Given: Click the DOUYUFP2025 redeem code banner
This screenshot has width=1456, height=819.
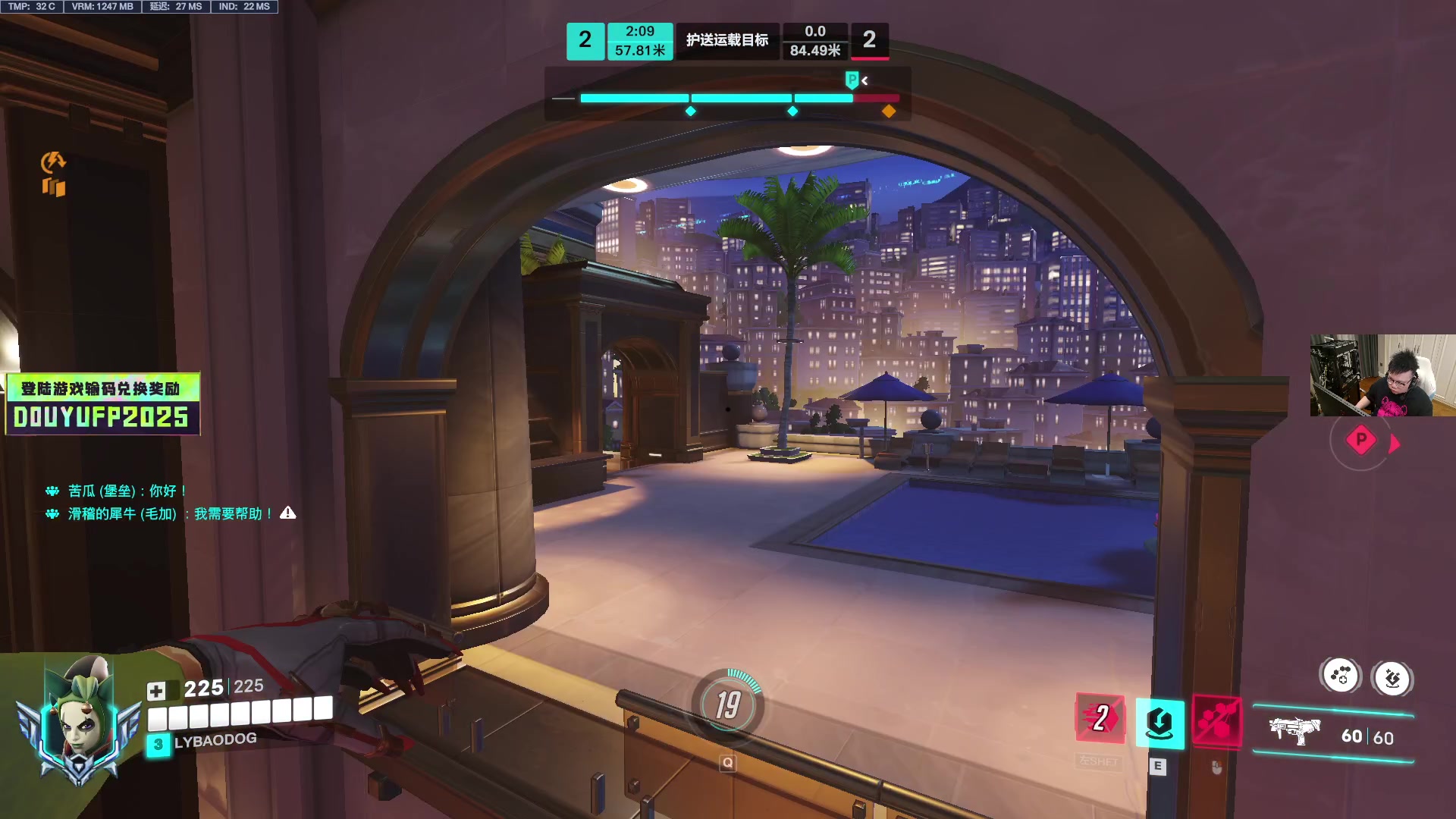Looking at the screenshot, I should point(102,404).
